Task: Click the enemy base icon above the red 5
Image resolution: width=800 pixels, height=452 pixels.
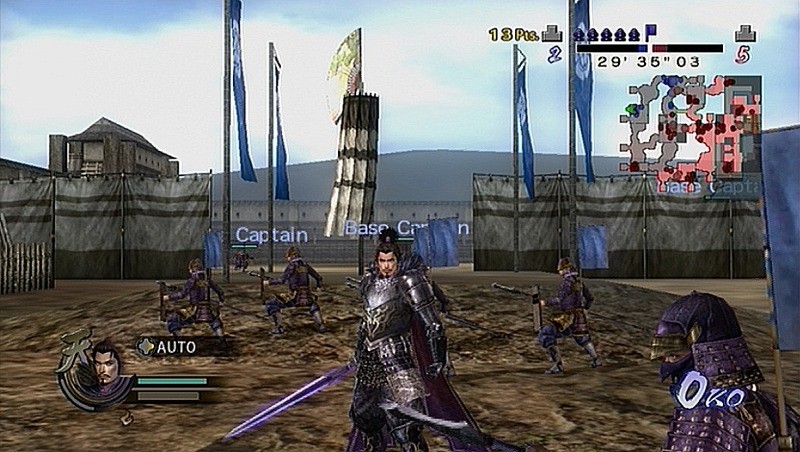Action: pos(744,34)
